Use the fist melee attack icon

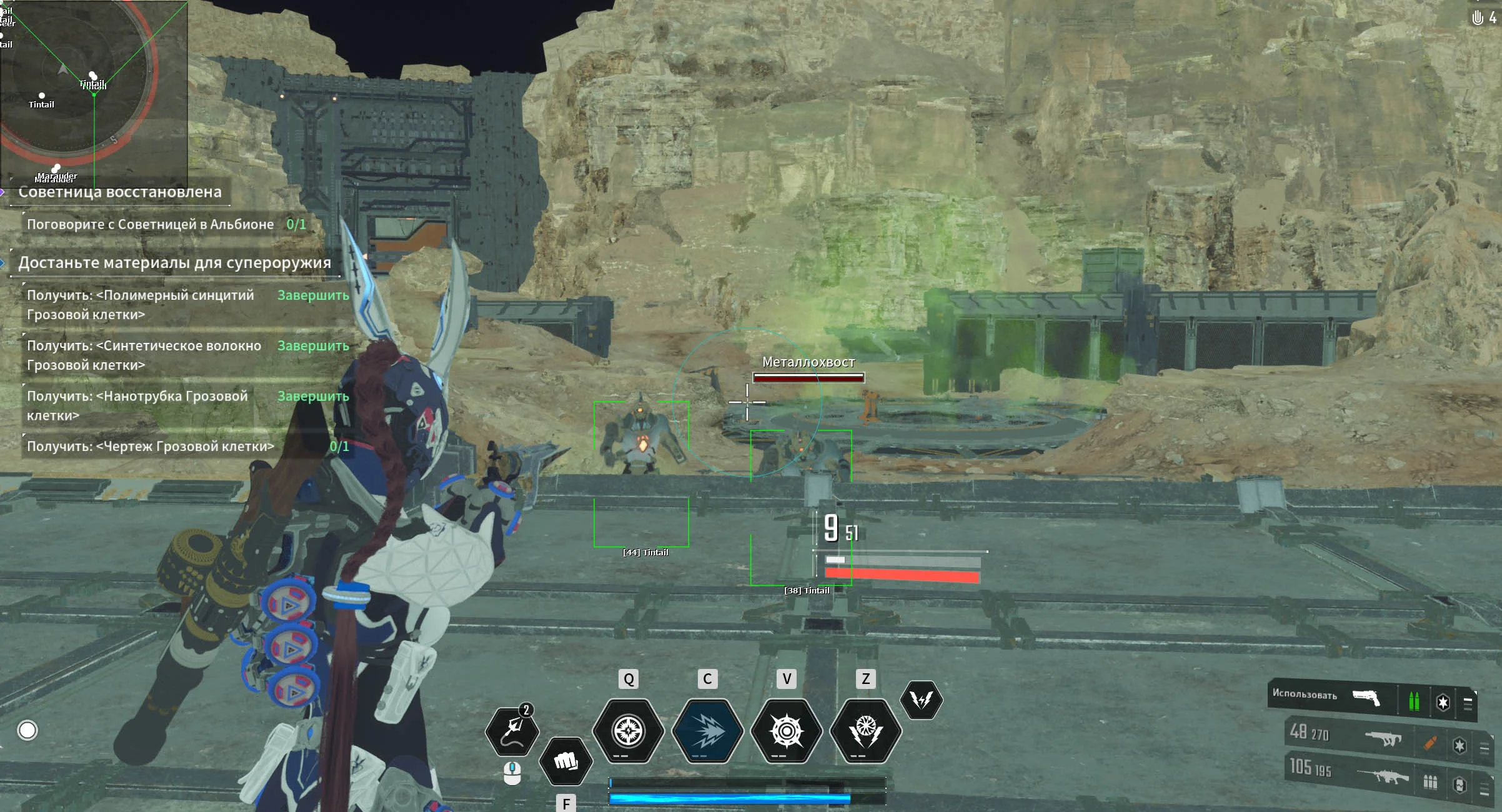(566, 761)
